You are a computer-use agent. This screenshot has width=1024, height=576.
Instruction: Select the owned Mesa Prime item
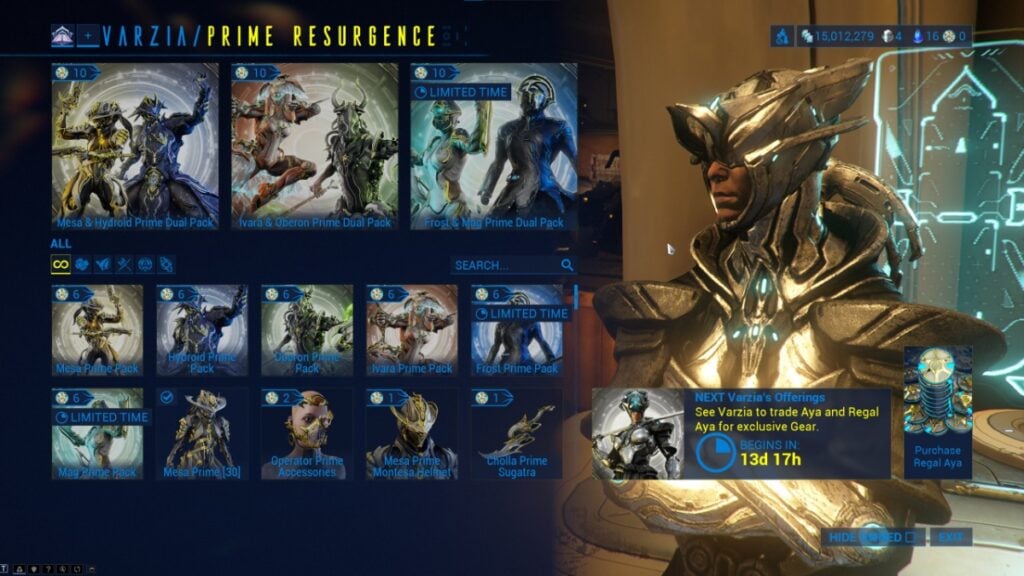pos(202,434)
